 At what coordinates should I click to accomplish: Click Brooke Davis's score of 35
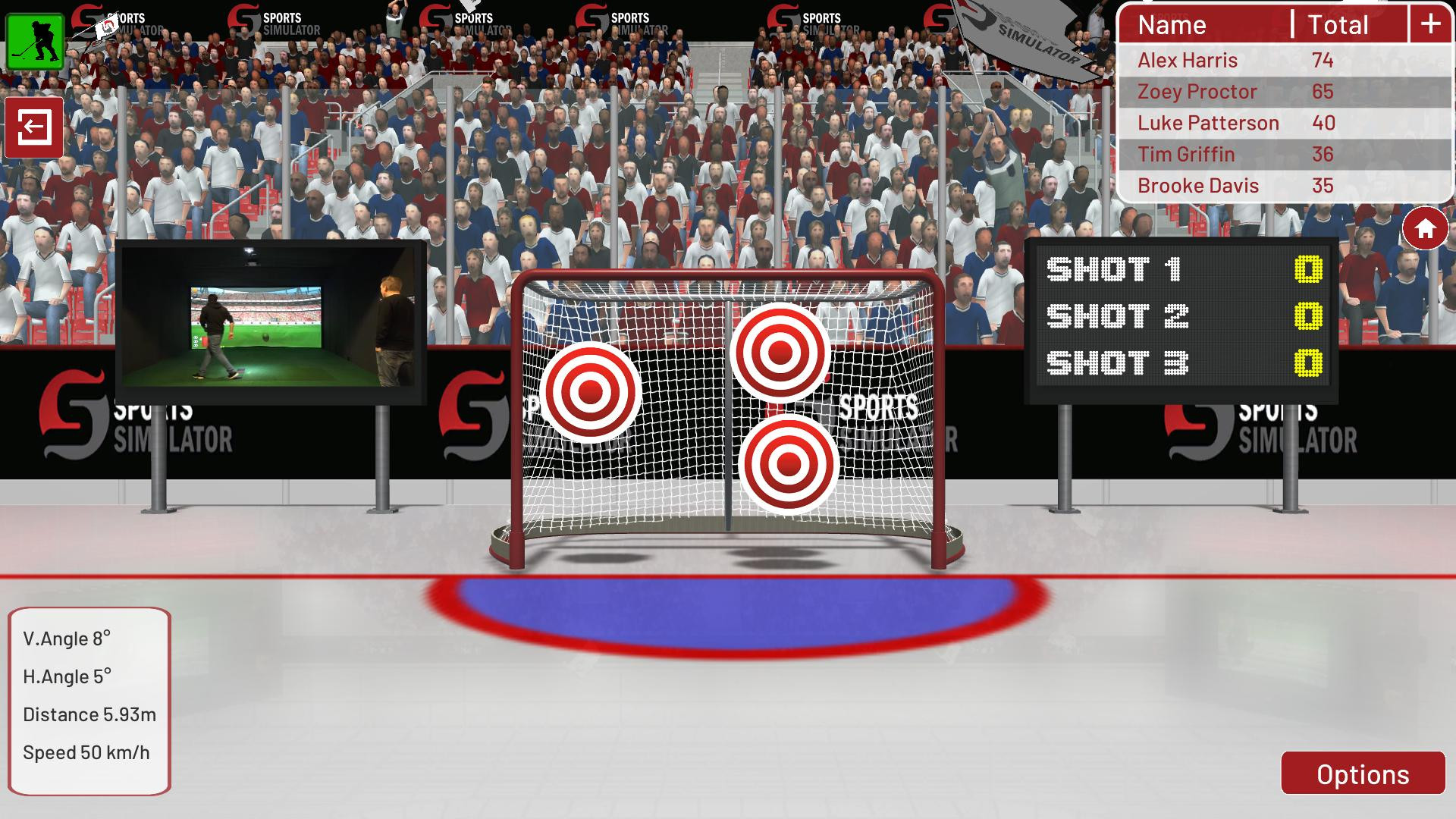[x=1323, y=185]
